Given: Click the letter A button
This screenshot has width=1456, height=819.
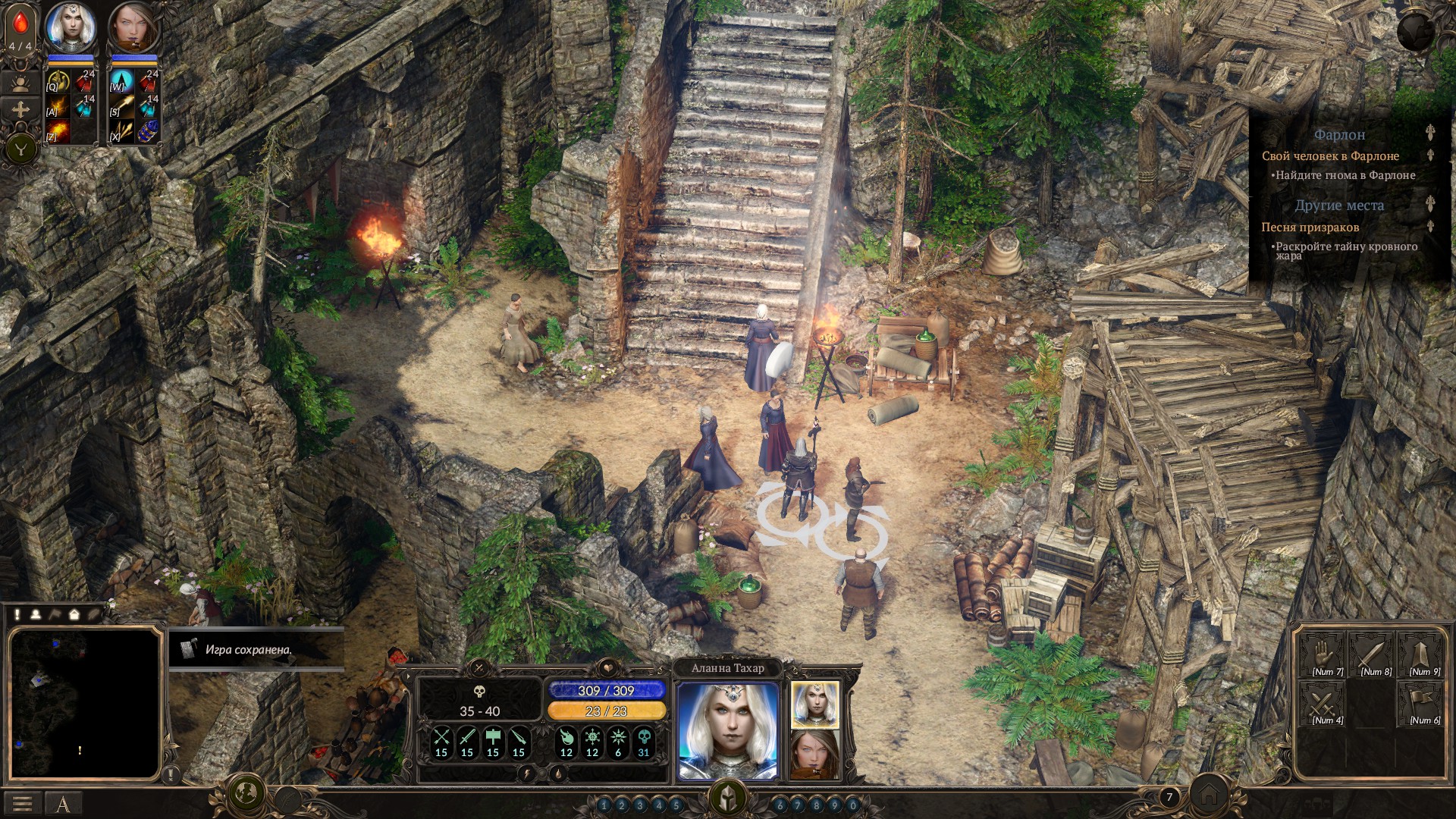Looking at the screenshot, I should pos(64,804).
